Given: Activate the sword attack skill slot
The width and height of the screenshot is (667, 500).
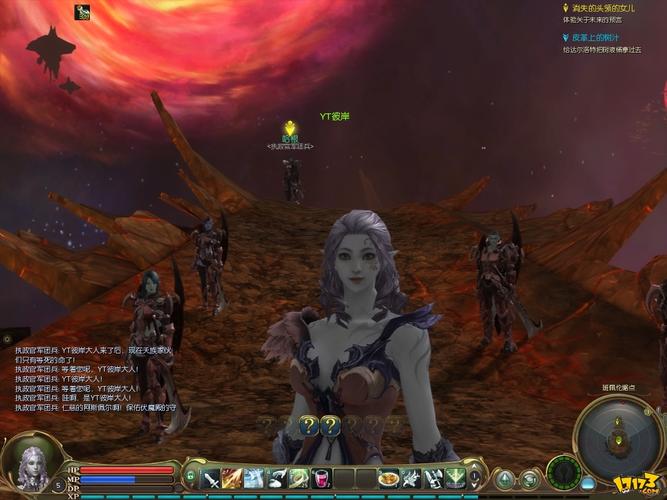Looking at the screenshot, I should click(x=212, y=478).
